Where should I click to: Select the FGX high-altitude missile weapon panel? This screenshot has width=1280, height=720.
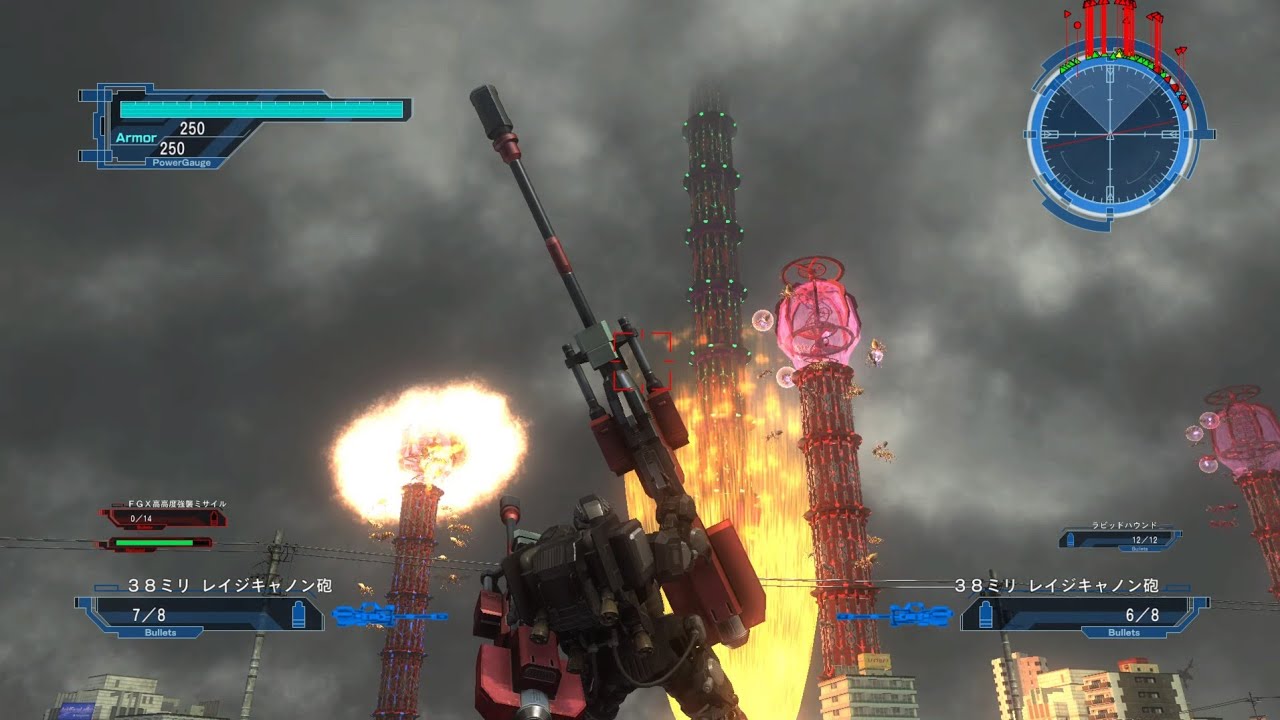coord(162,517)
